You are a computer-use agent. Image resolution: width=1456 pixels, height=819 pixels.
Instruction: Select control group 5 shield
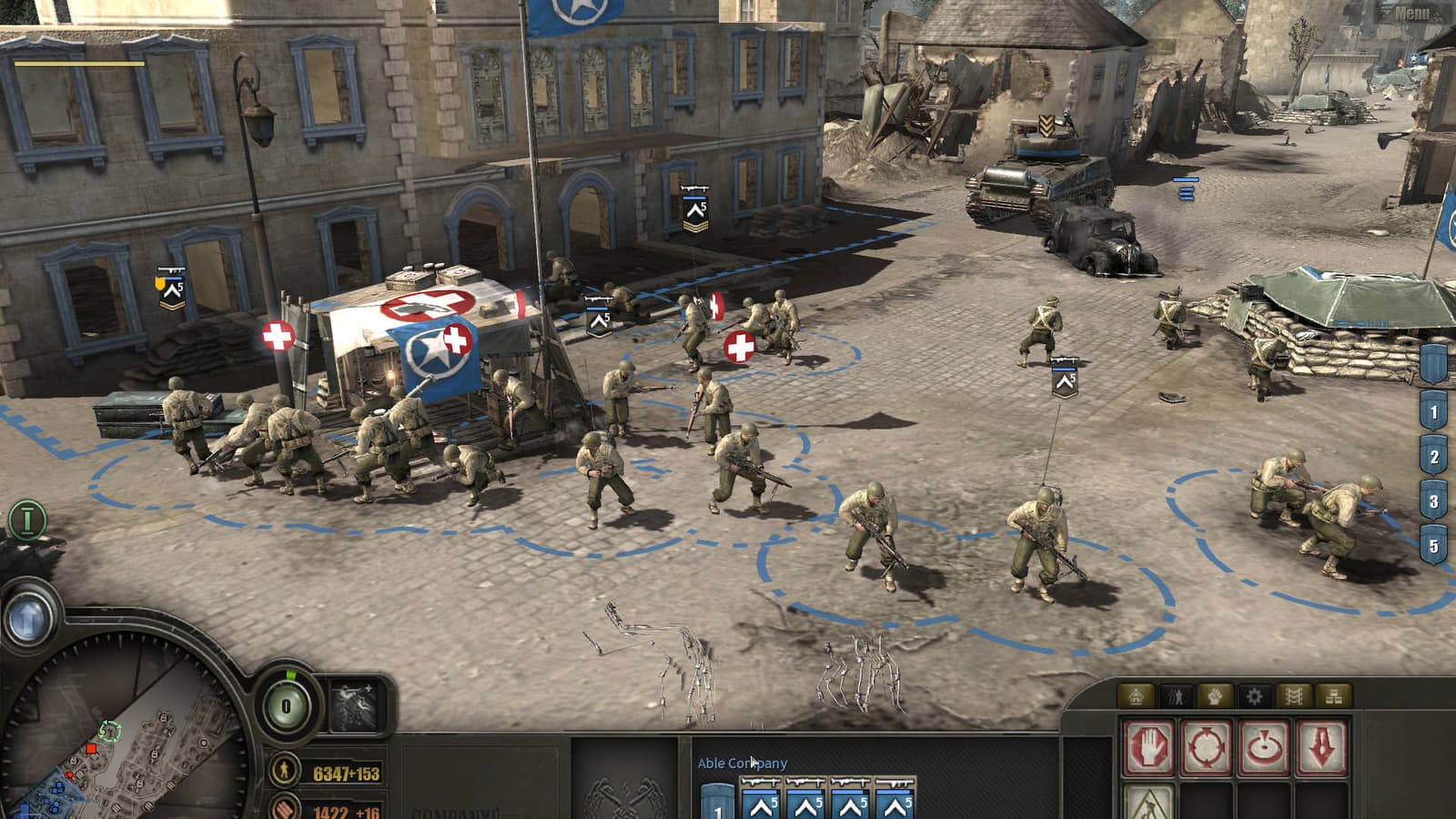[x=1433, y=546]
